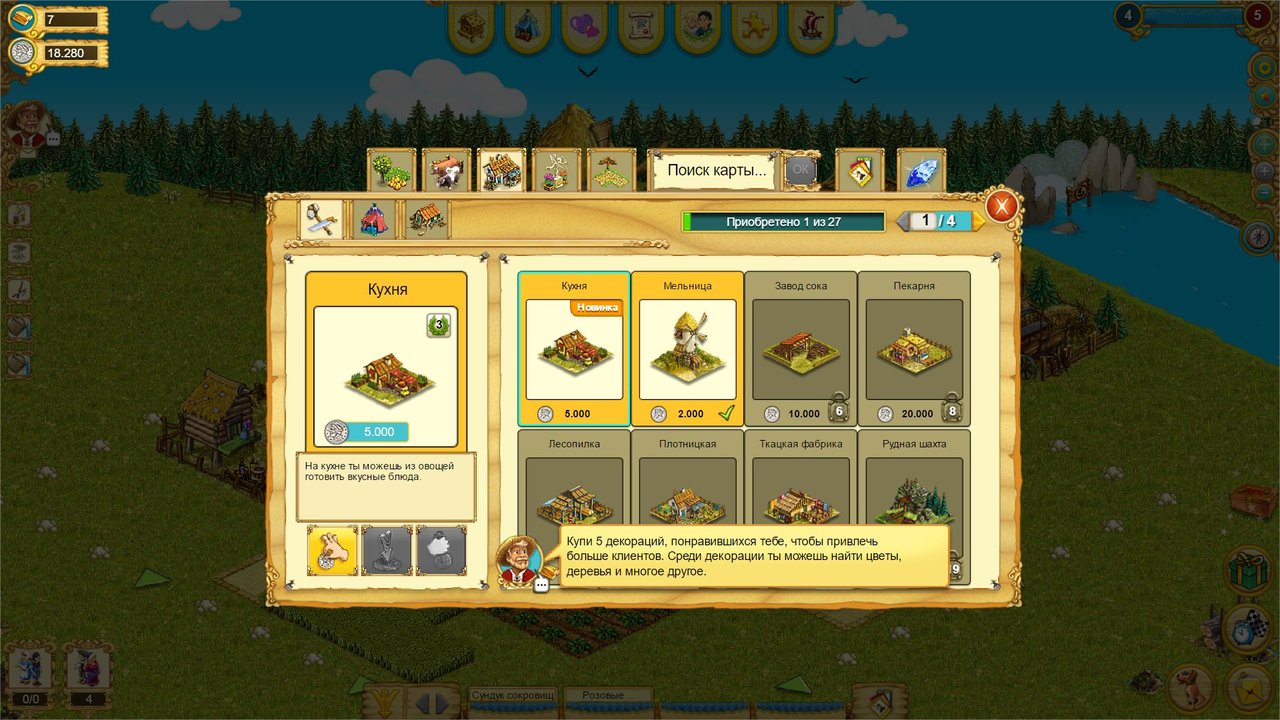1280x720 pixels.
Task: Click the Приобретено 1 из 27 progress bar
Action: click(x=783, y=221)
